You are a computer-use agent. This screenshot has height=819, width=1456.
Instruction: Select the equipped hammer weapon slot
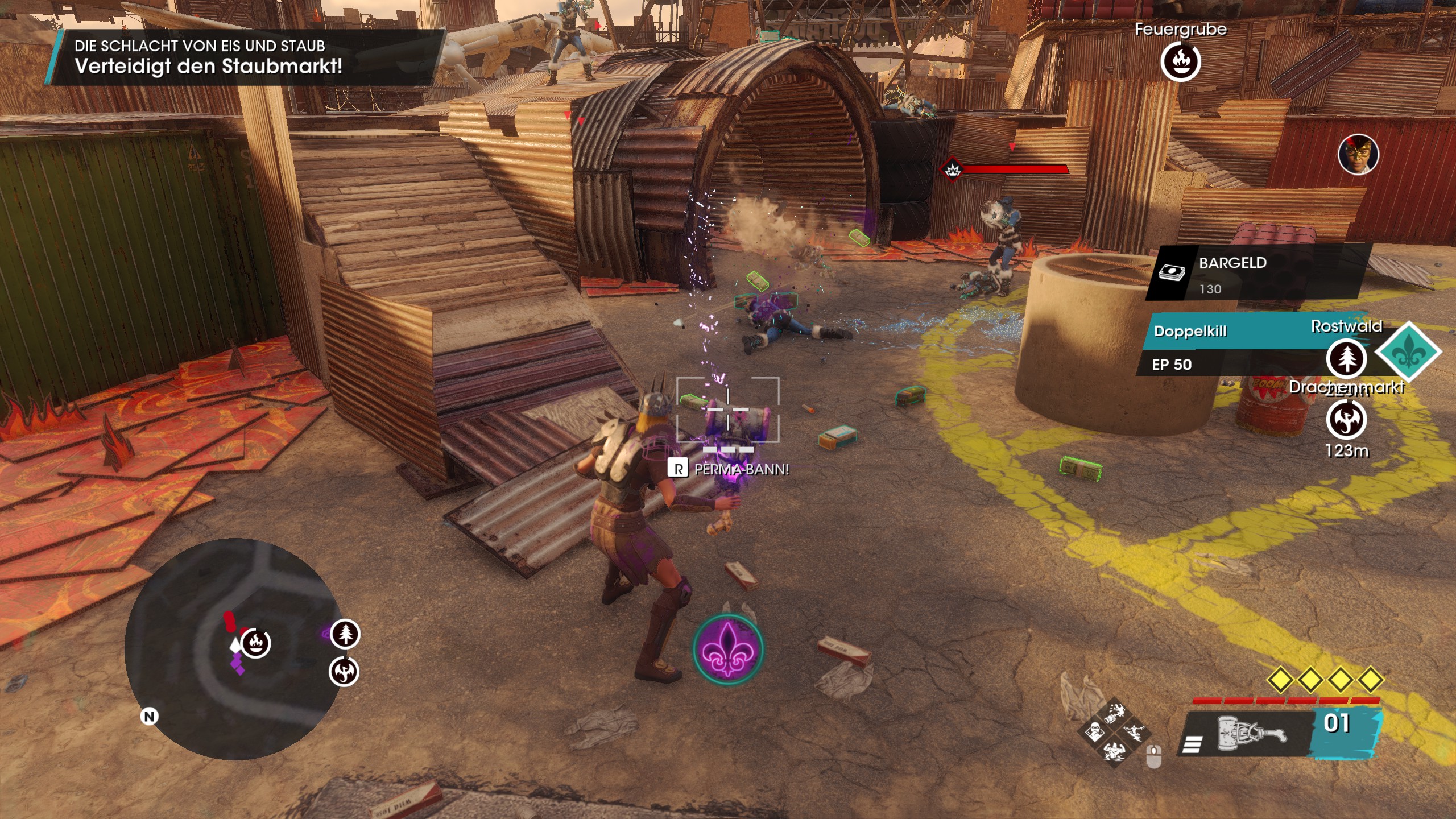(x=1251, y=735)
